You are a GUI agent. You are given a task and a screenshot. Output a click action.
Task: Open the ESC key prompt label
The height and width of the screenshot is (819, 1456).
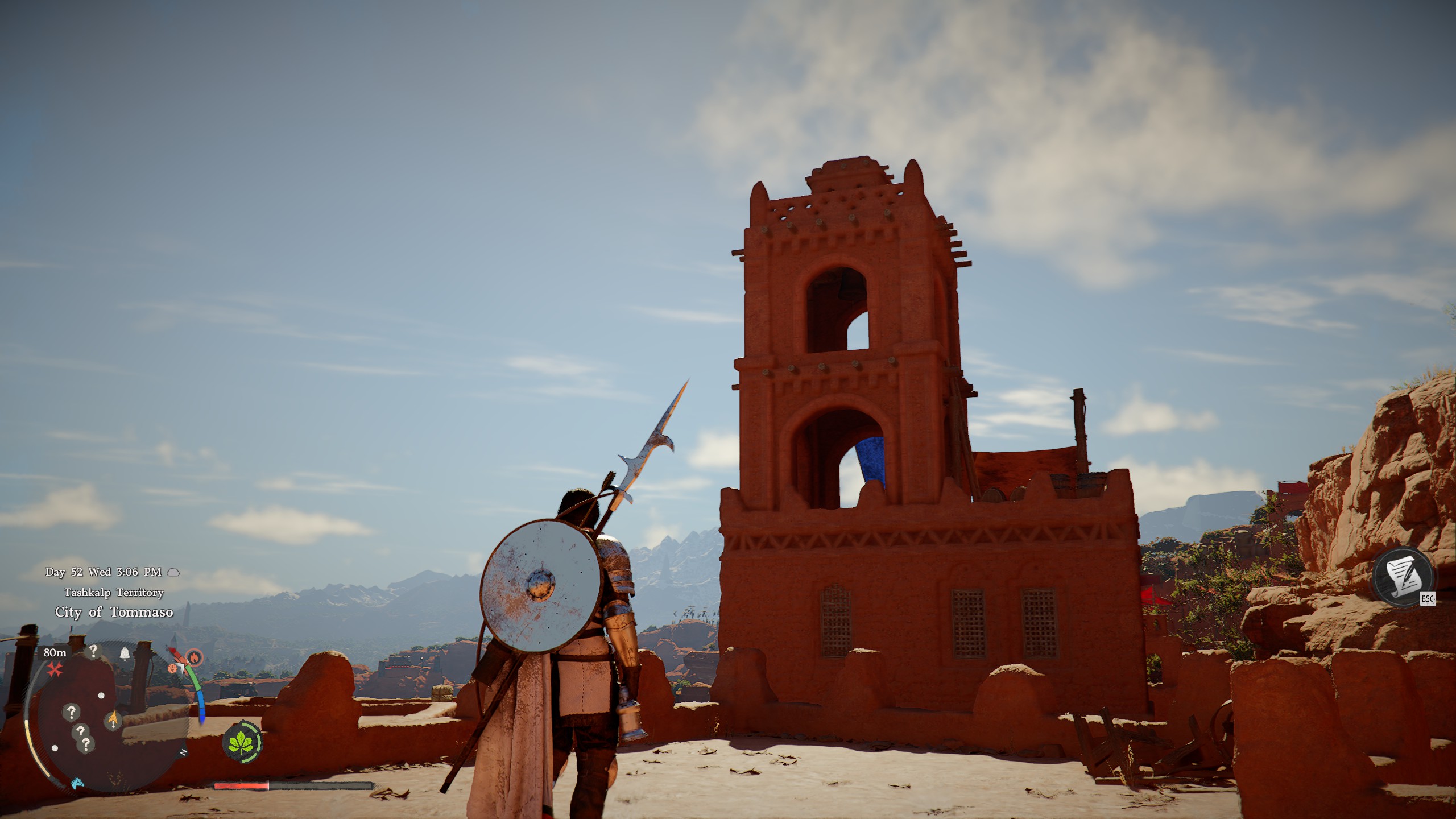pos(1428,598)
